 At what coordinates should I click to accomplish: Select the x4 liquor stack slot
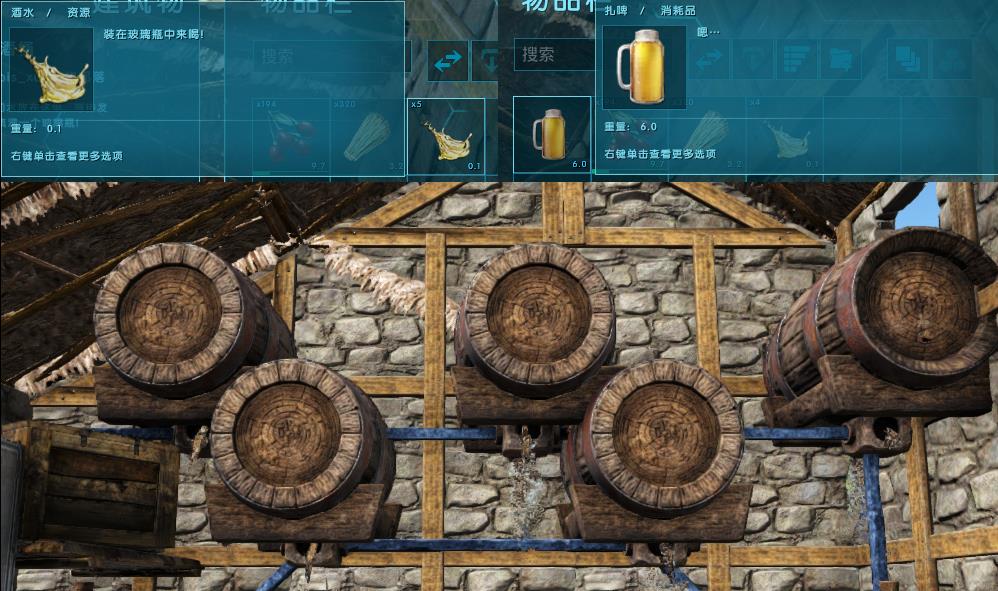click(x=783, y=135)
